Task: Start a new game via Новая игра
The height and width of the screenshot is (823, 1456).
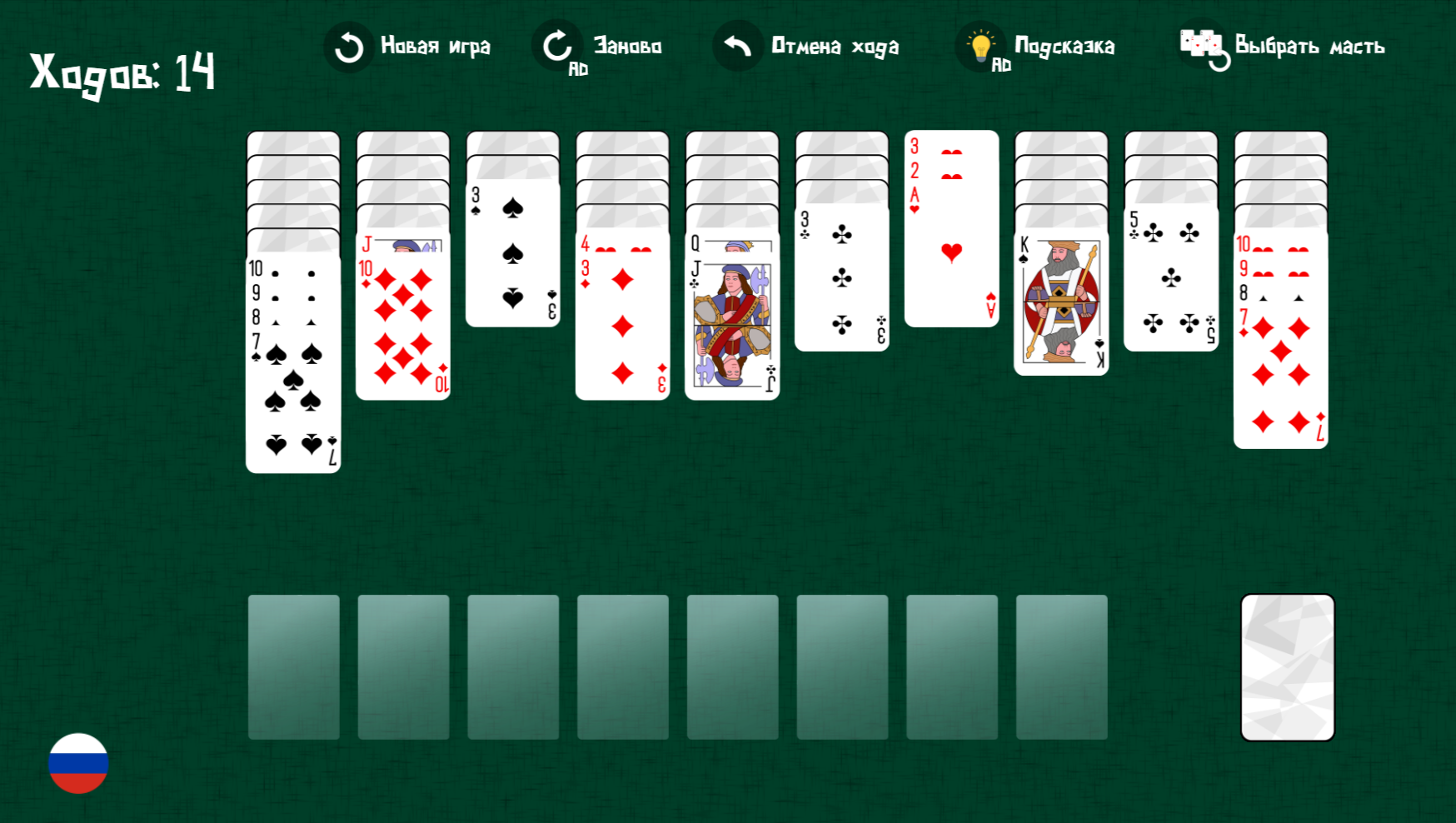Action: [435, 47]
